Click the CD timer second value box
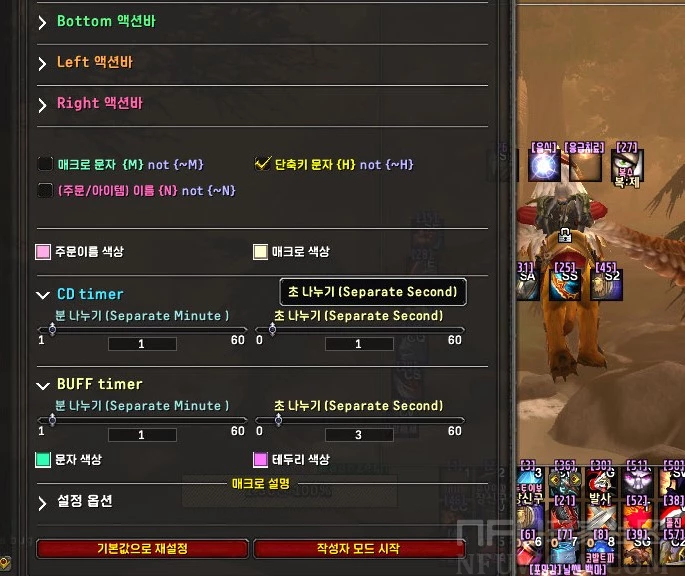 point(359,344)
